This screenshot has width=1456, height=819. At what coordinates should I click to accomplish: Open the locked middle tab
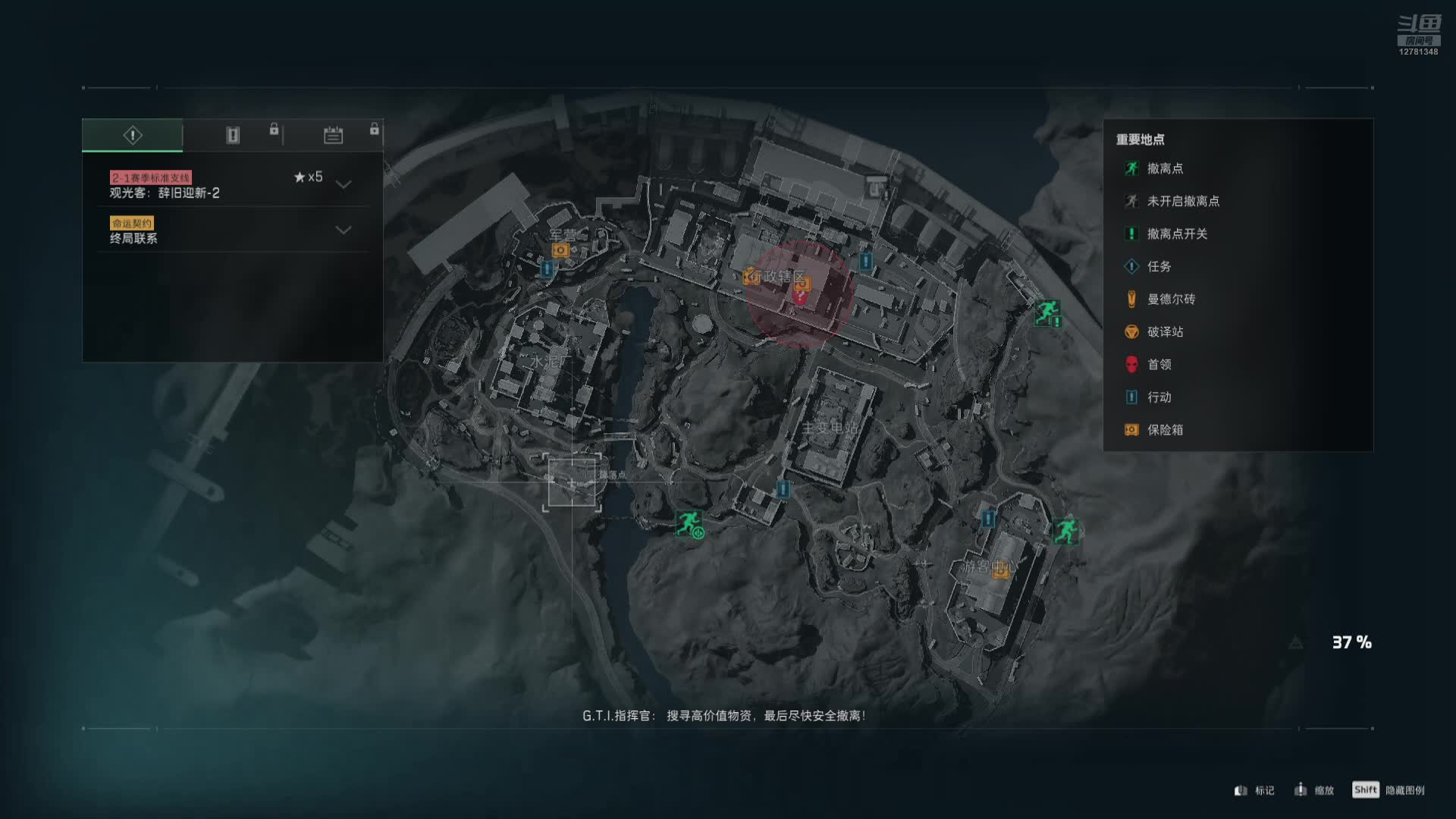[x=233, y=135]
